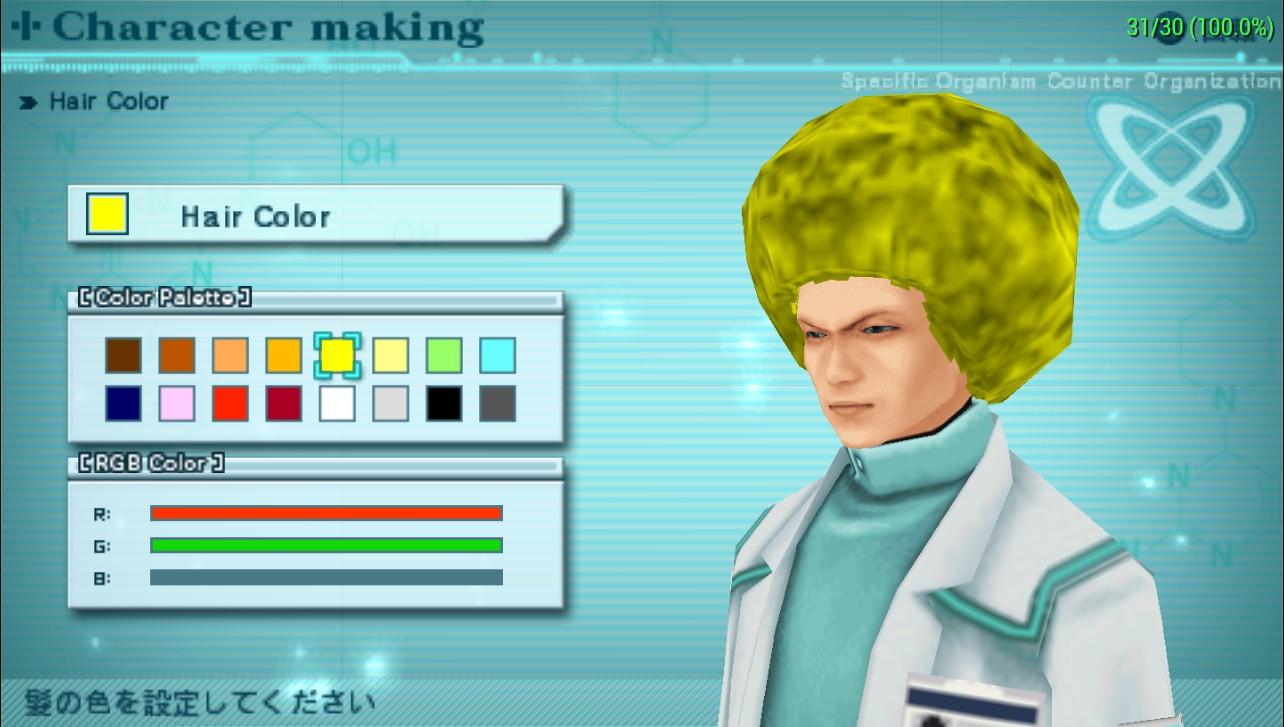Choose the highlighted bright yellow swatch
The image size is (1284, 727).
[337, 356]
